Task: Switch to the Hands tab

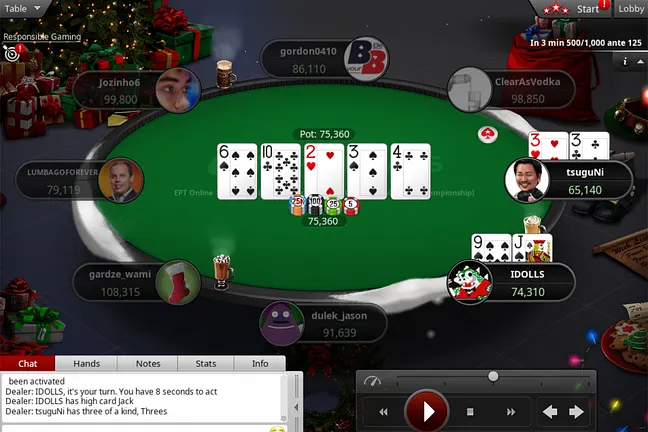Action: (x=86, y=364)
